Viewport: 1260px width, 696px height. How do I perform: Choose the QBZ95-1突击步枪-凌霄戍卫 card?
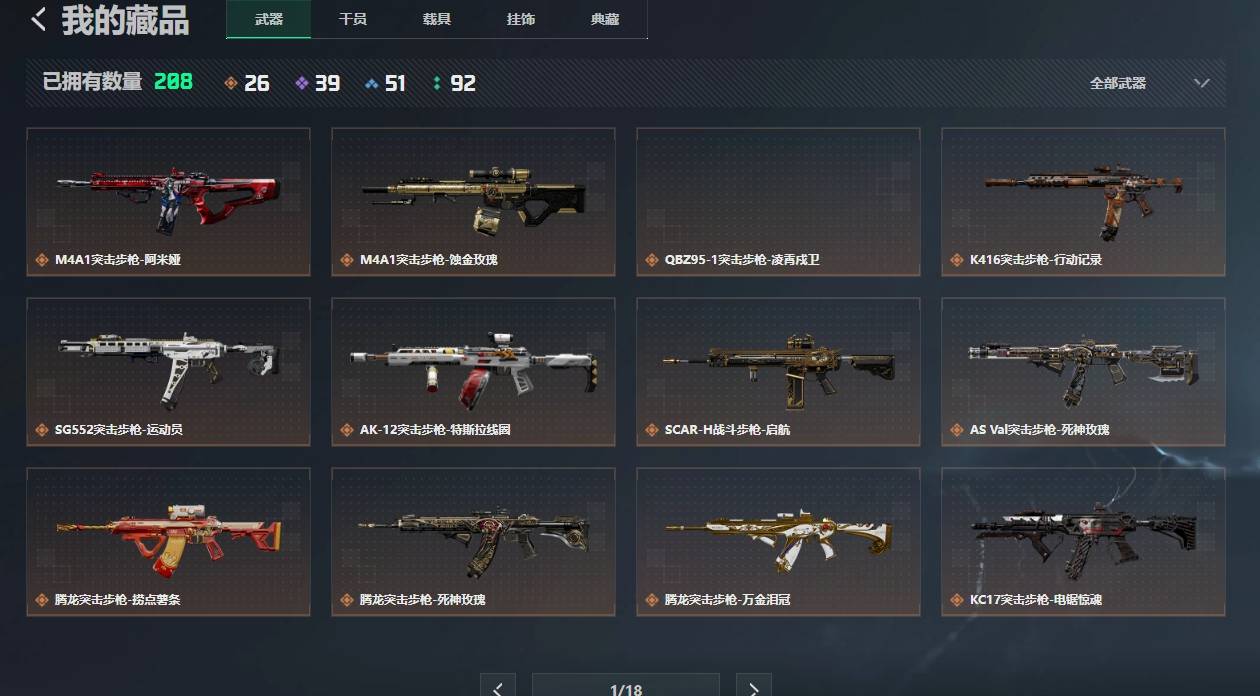click(x=778, y=201)
